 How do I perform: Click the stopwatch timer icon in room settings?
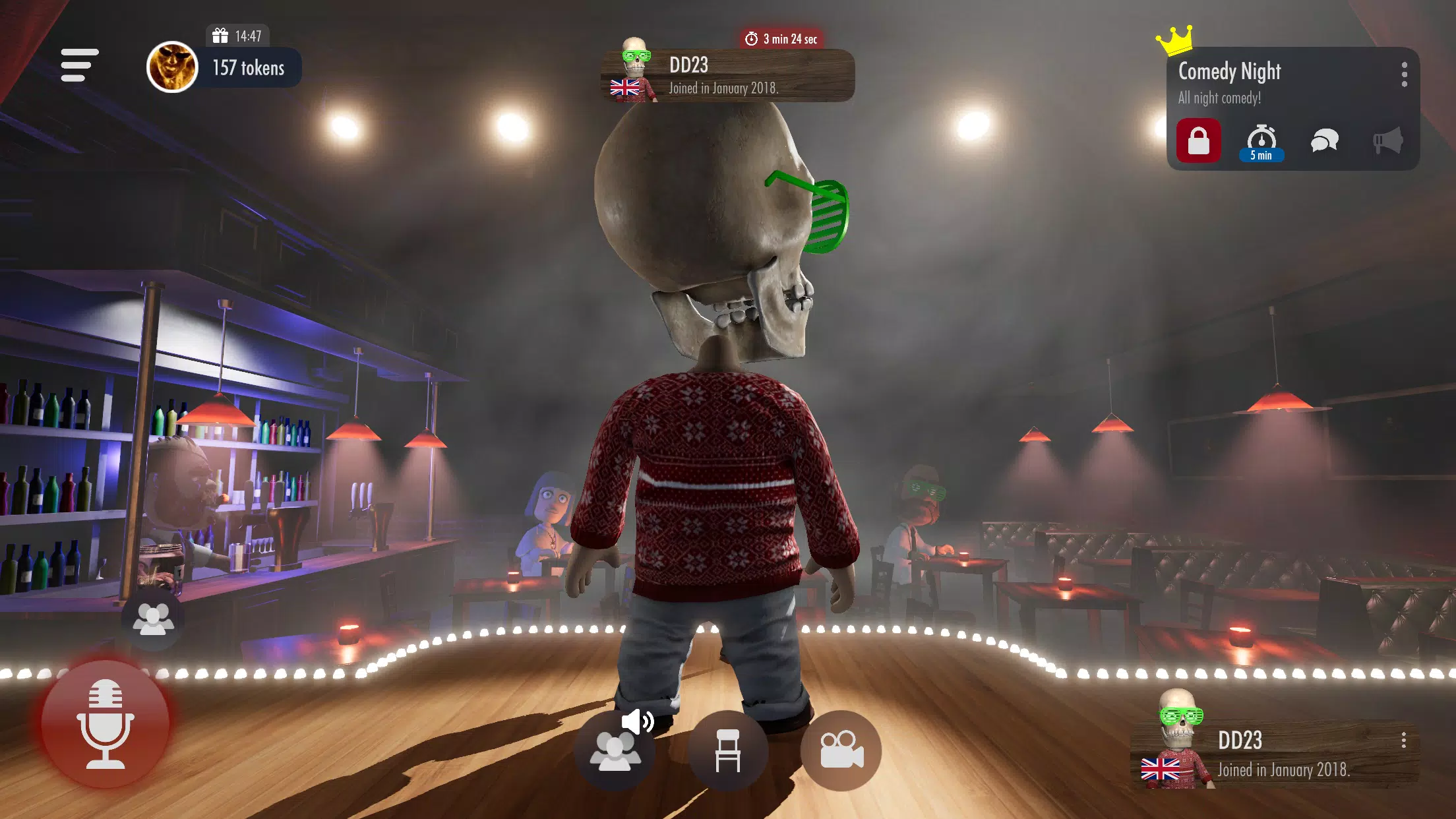(x=1261, y=137)
